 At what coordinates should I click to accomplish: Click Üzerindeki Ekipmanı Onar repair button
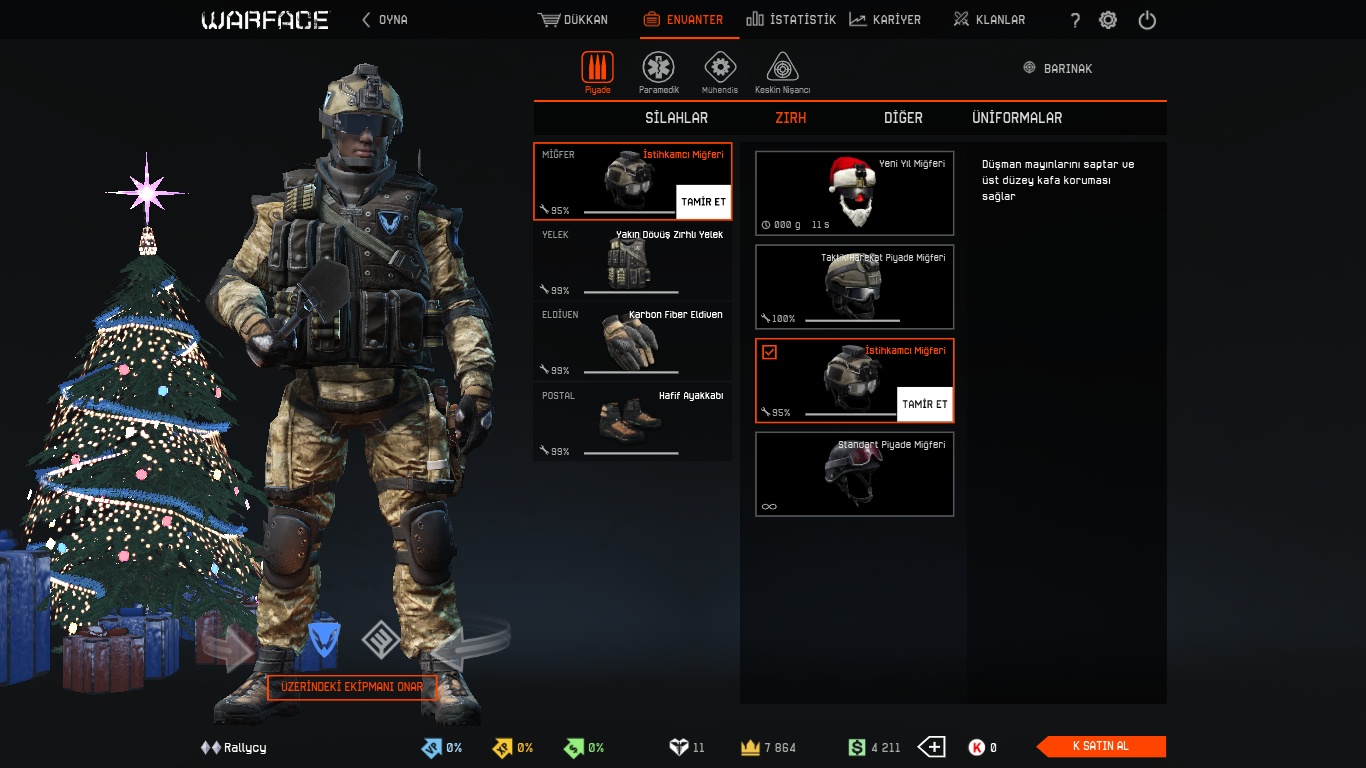click(352, 688)
